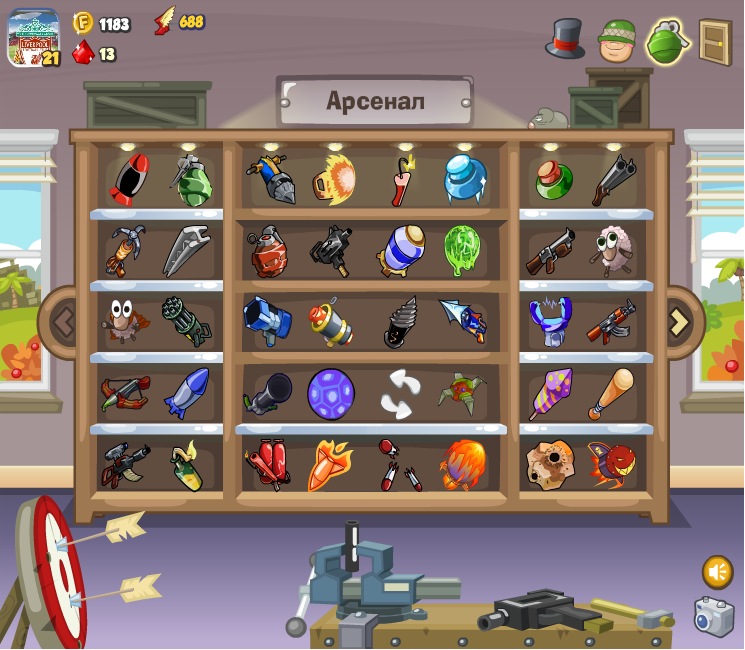Select the wooden crossbow weapon
This screenshot has width=745, height=650.
pyautogui.click(x=125, y=393)
